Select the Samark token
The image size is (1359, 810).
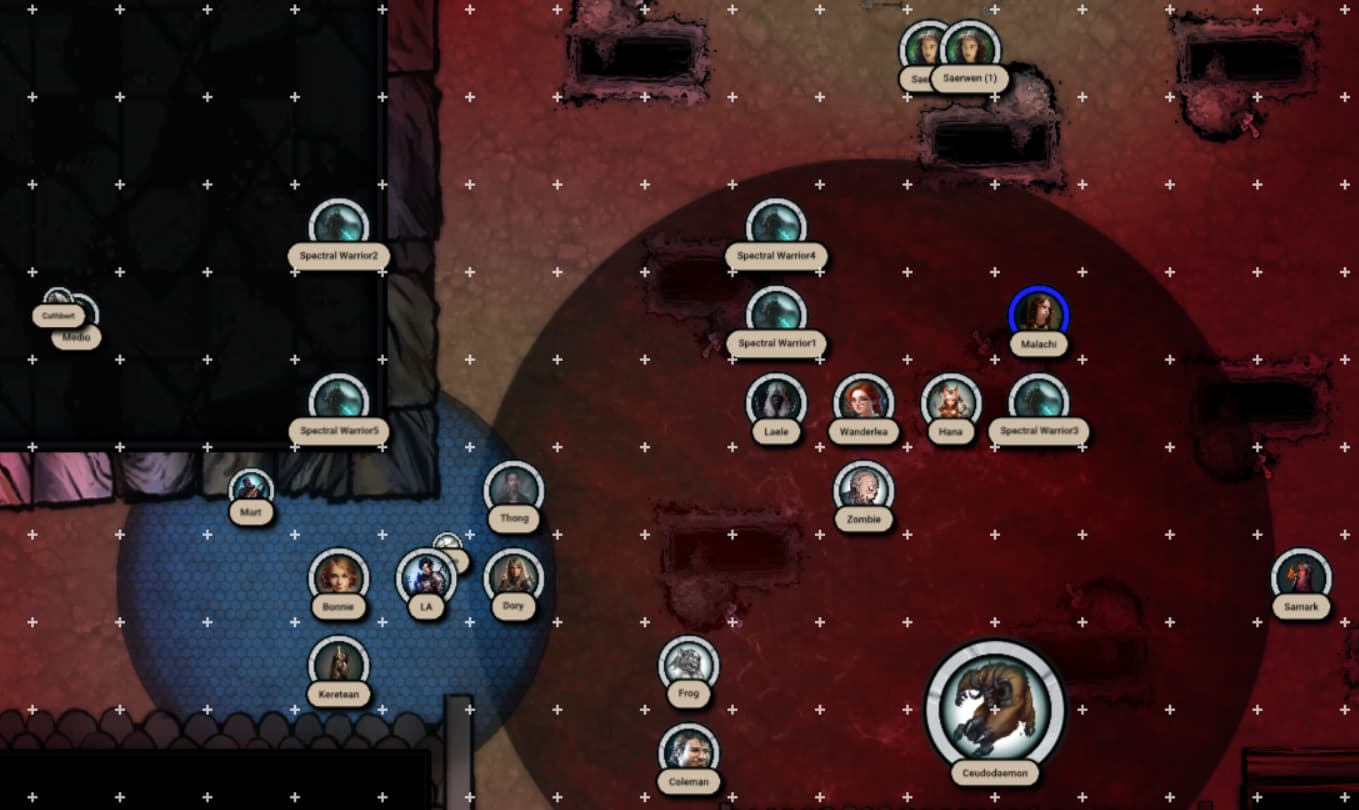coord(1301,577)
